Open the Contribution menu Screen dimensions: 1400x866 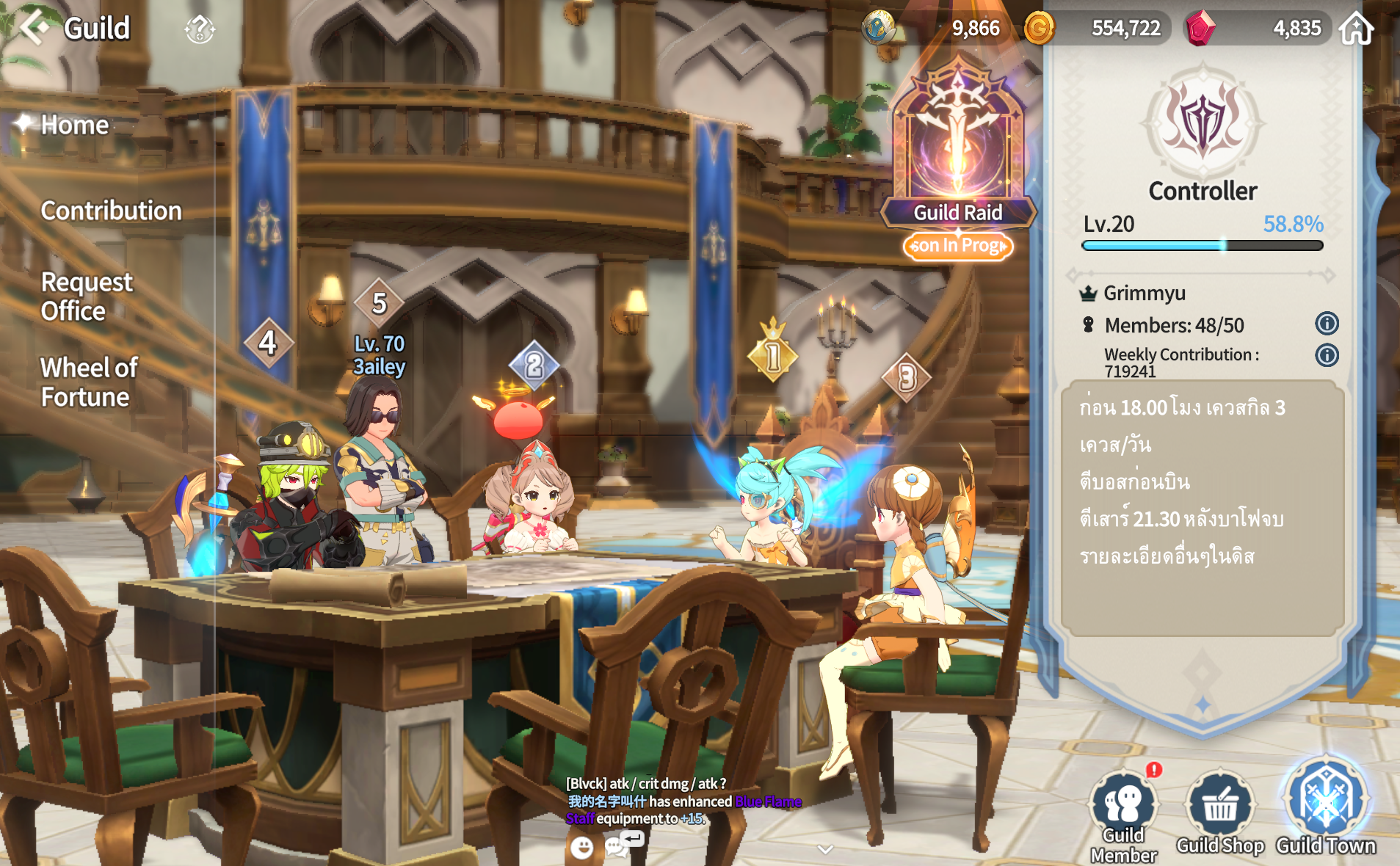click(x=111, y=211)
